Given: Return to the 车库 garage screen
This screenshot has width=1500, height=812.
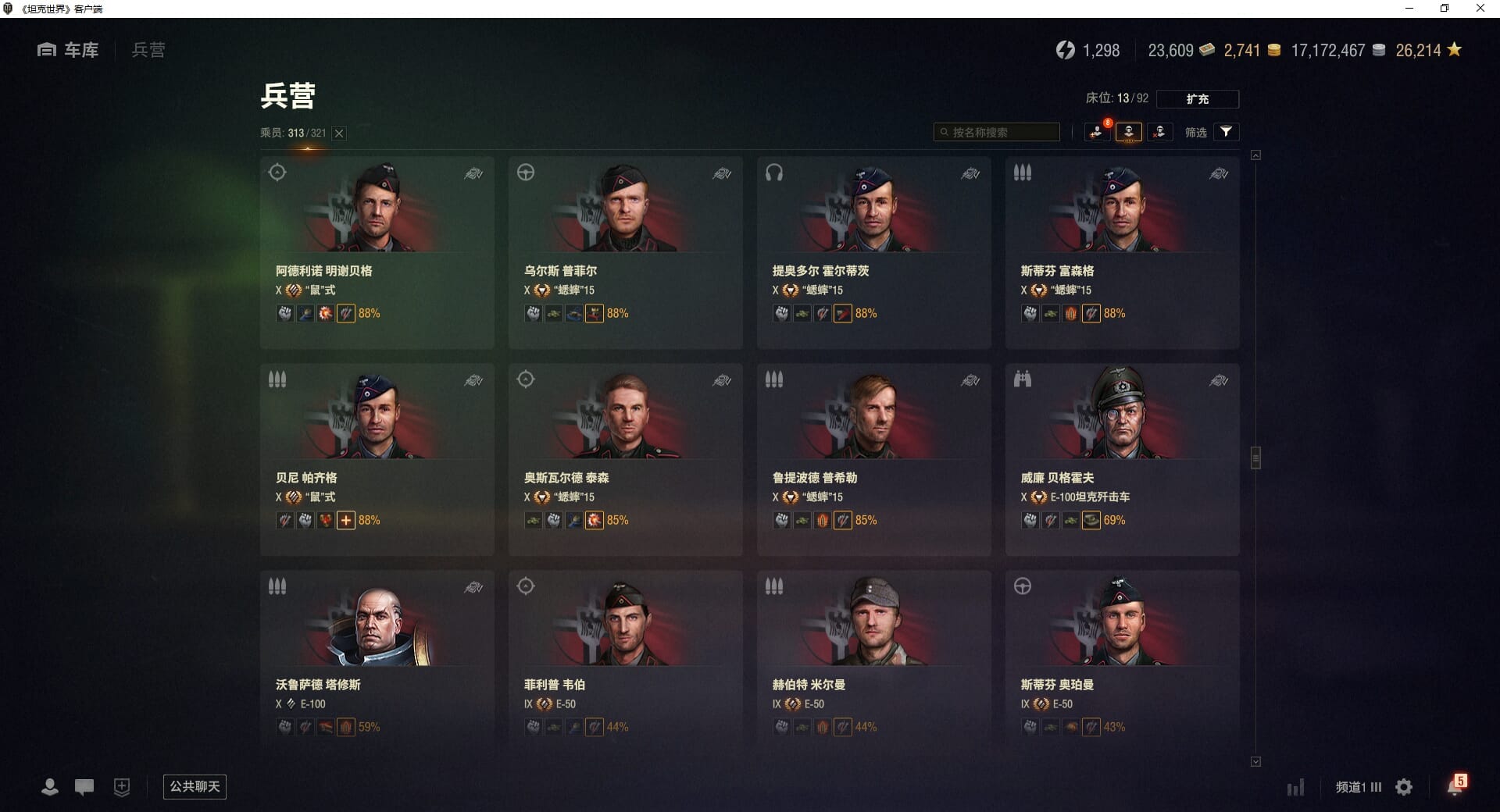Looking at the screenshot, I should pos(69,50).
